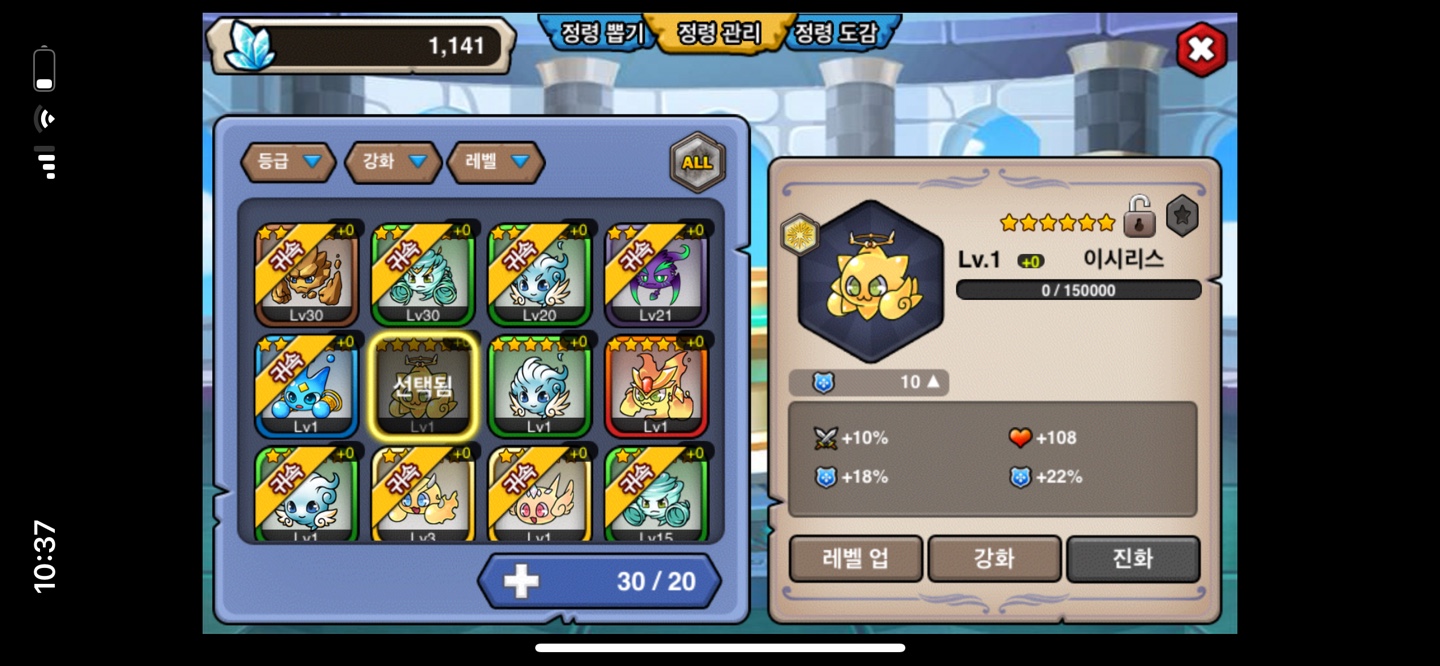Select the brown rock spirit Lv30
This screenshot has width=1440, height=666.
click(x=307, y=275)
